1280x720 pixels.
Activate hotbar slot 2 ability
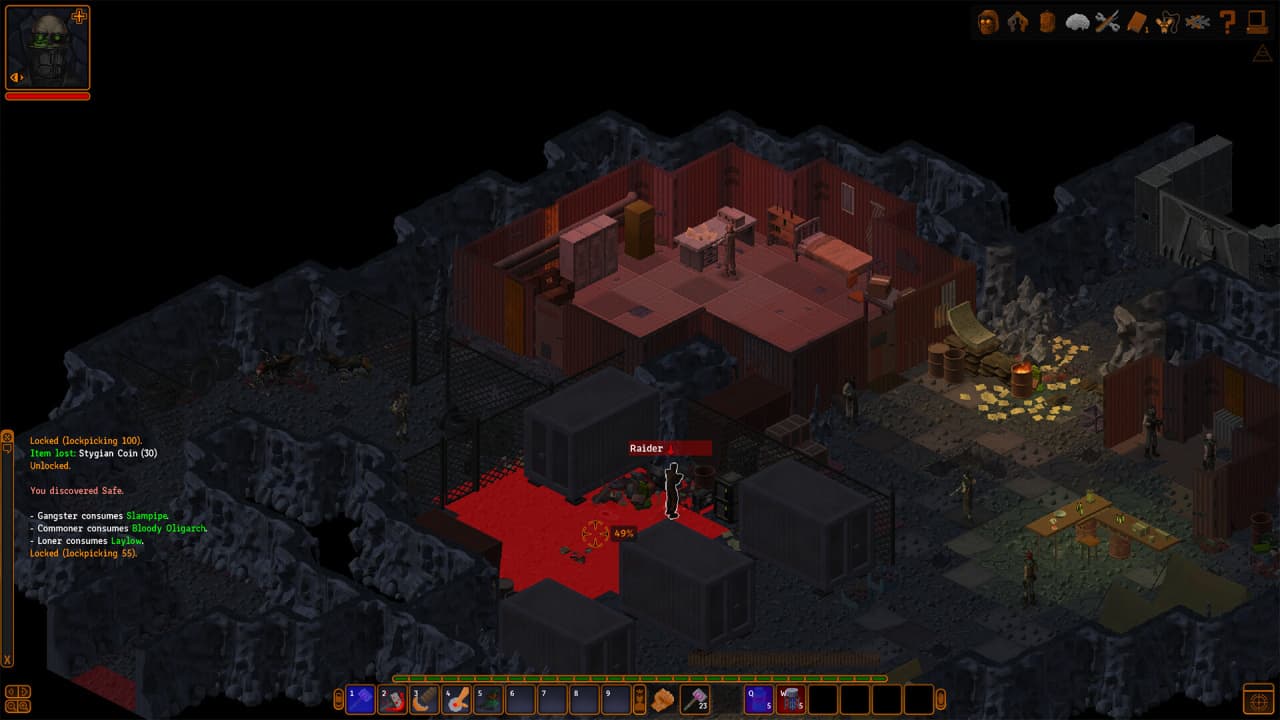click(x=393, y=699)
